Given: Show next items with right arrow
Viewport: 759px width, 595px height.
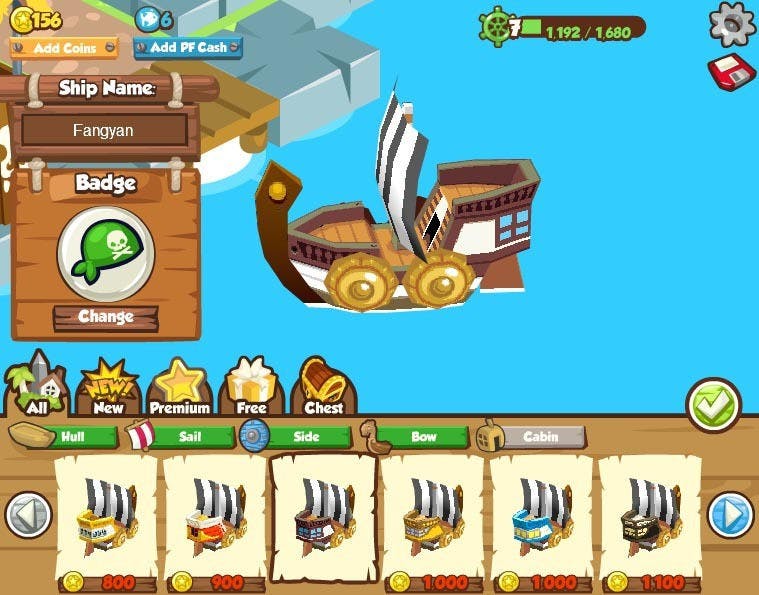Looking at the screenshot, I should [731, 516].
